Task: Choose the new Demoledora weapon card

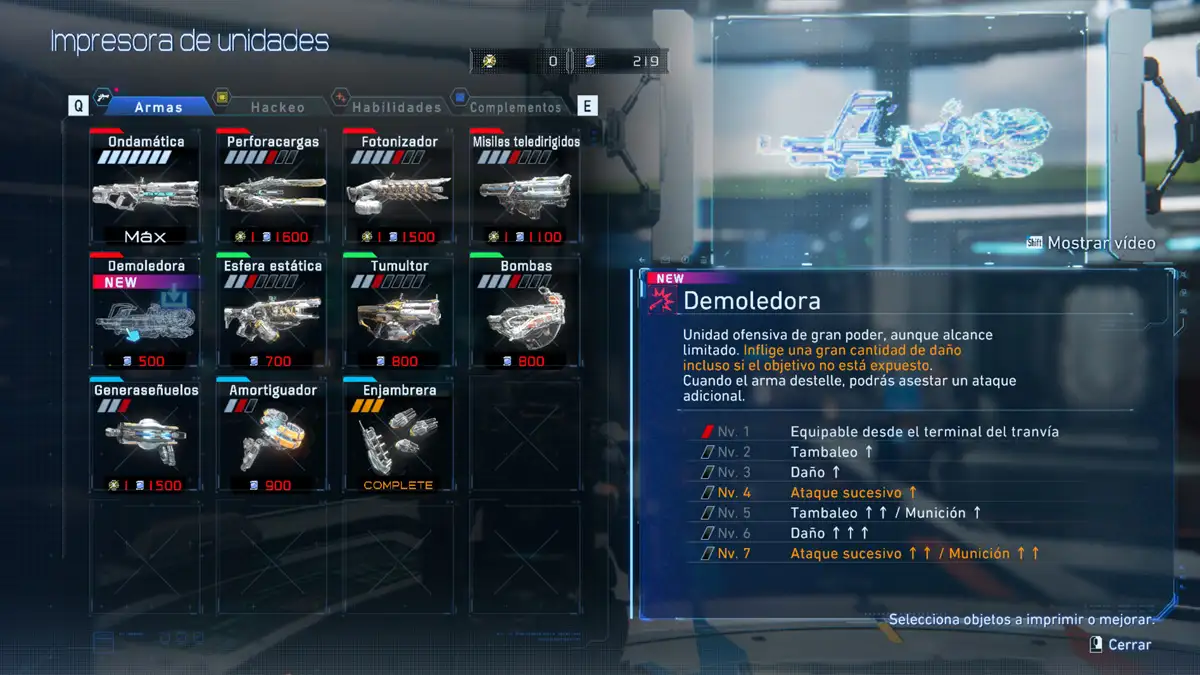Action: click(x=145, y=312)
